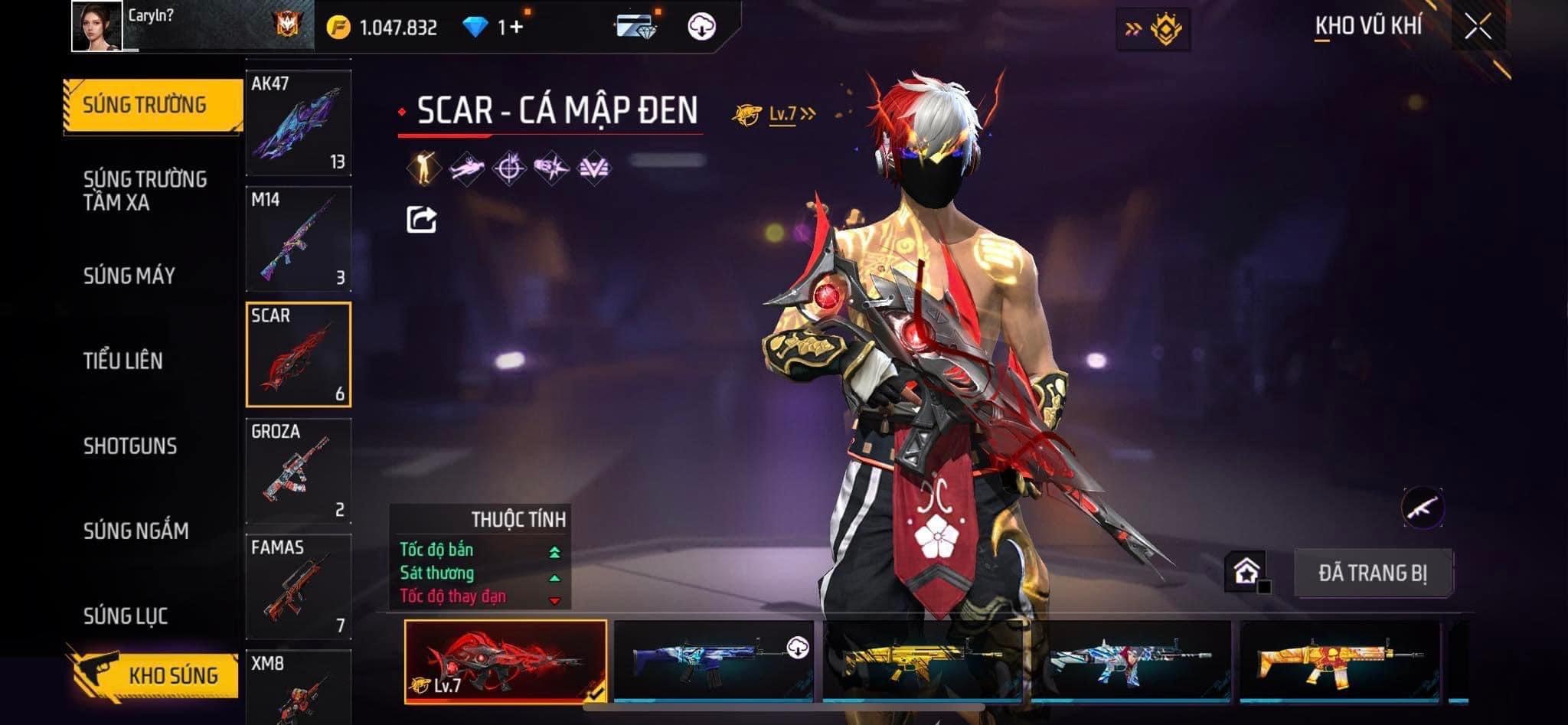Viewport: 1568px width, 725px height.
Task: Select the M14 weapon tile
Action: [x=299, y=238]
